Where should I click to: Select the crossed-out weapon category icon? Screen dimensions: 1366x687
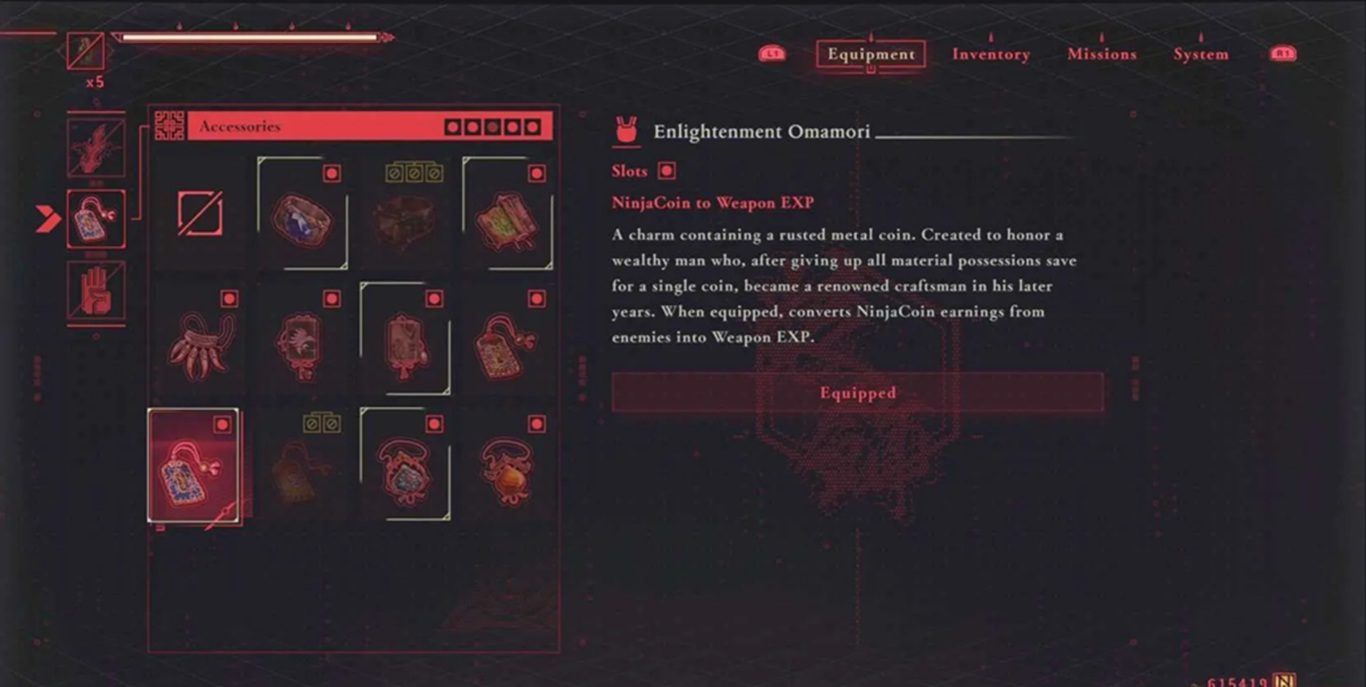coord(96,147)
